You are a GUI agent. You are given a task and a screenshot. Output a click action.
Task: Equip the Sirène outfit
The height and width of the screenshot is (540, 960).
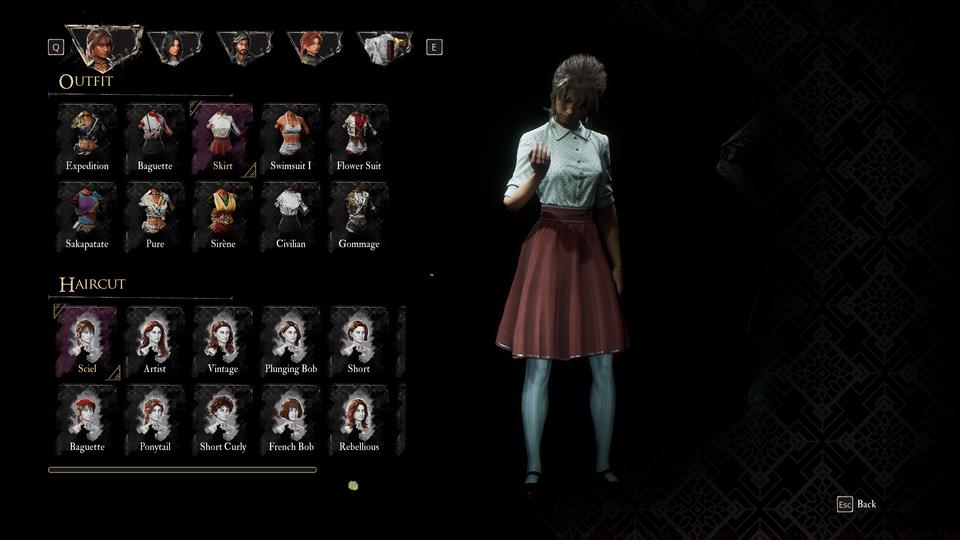click(x=223, y=216)
